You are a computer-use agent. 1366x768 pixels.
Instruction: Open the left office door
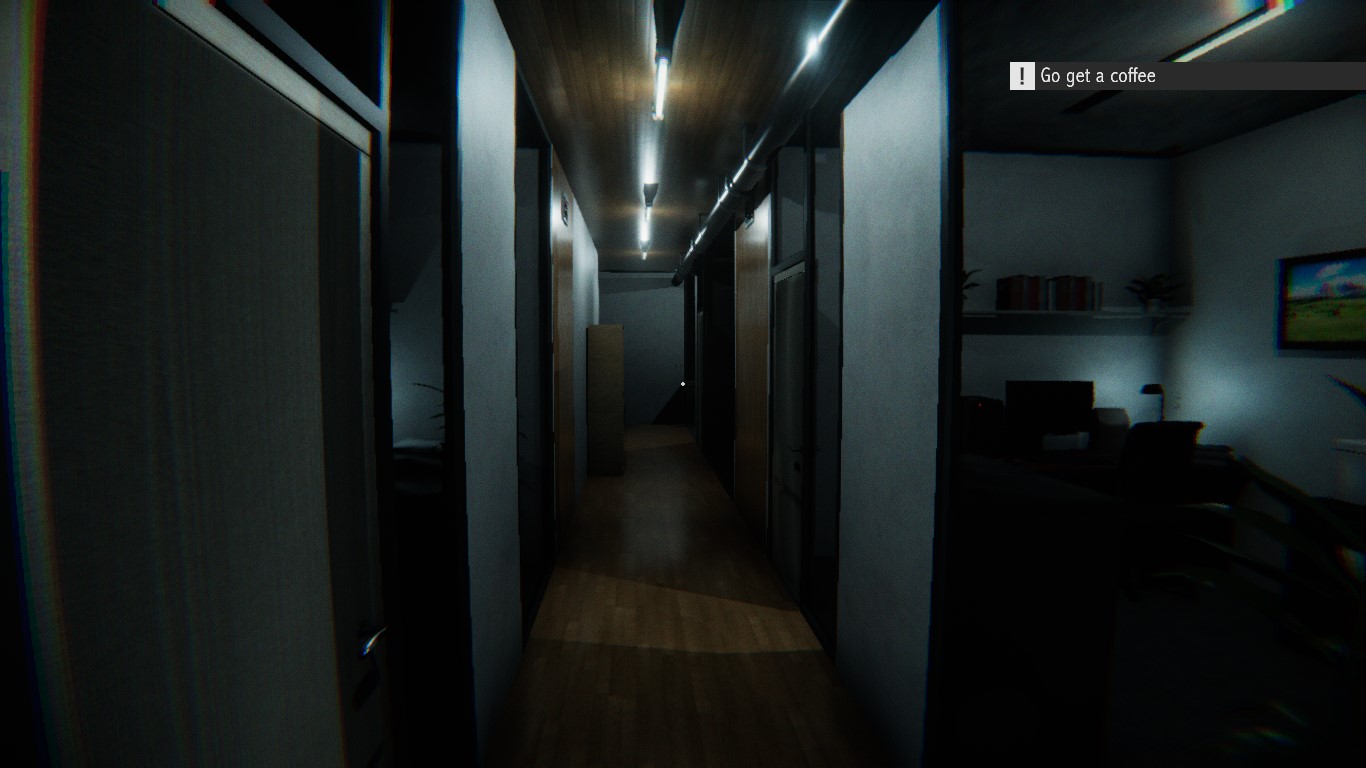pyautogui.click(x=180, y=400)
